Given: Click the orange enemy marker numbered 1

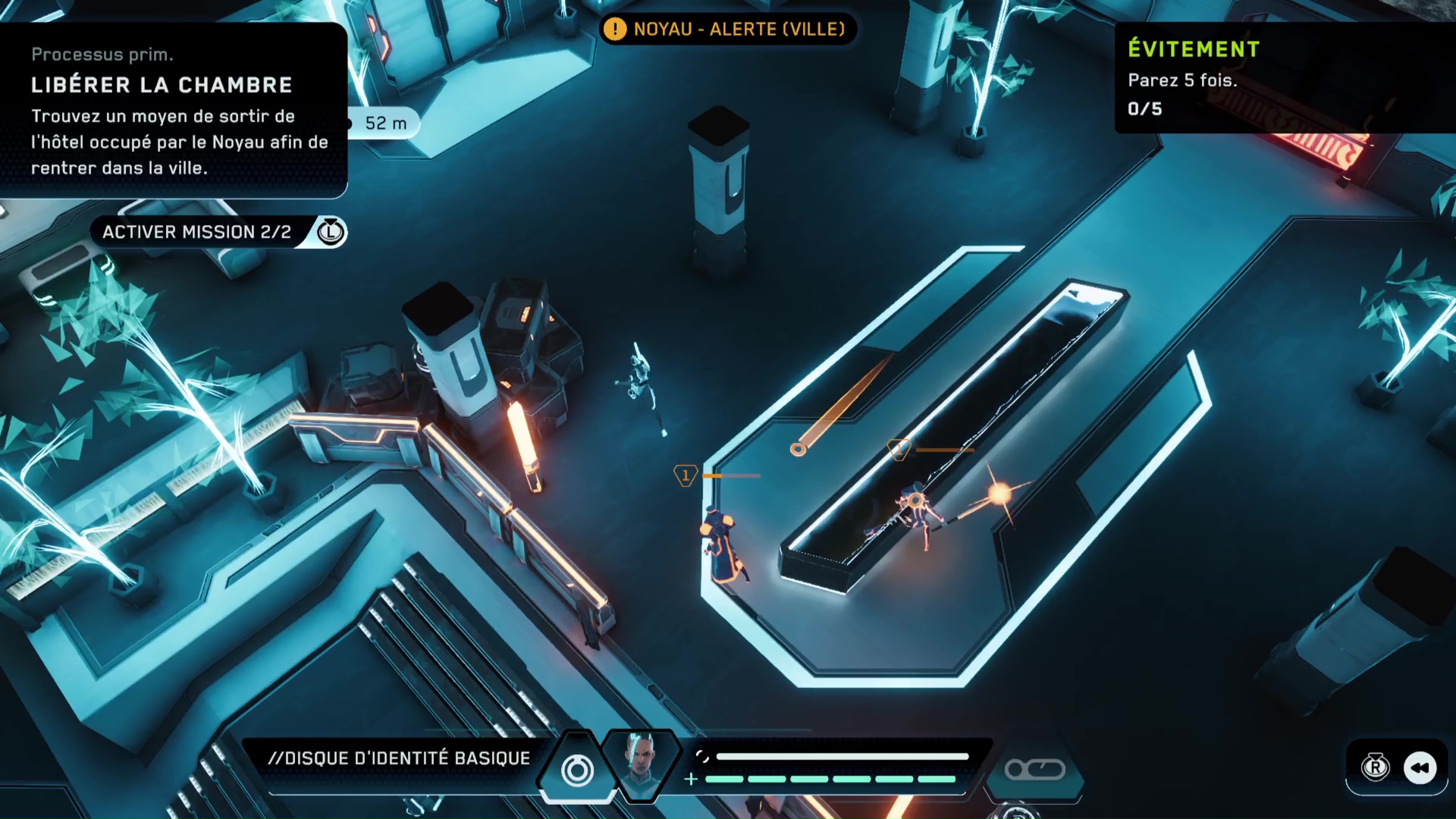Looking at the screenshot, I should 685,475.
